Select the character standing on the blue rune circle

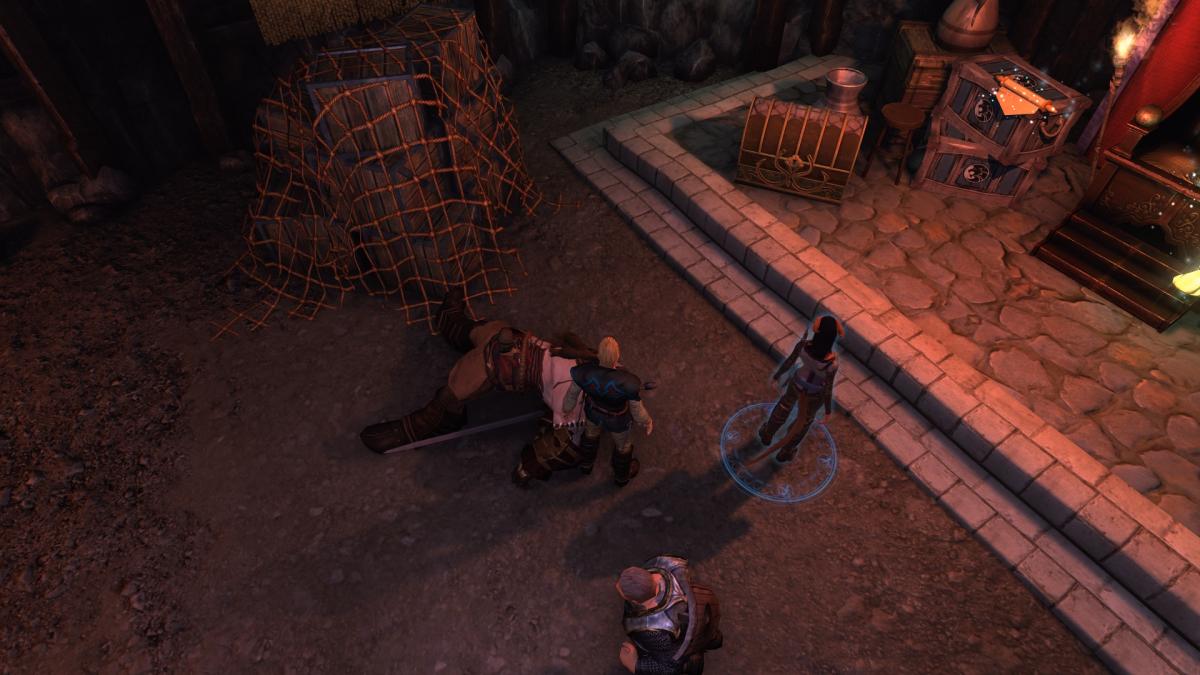804,385
